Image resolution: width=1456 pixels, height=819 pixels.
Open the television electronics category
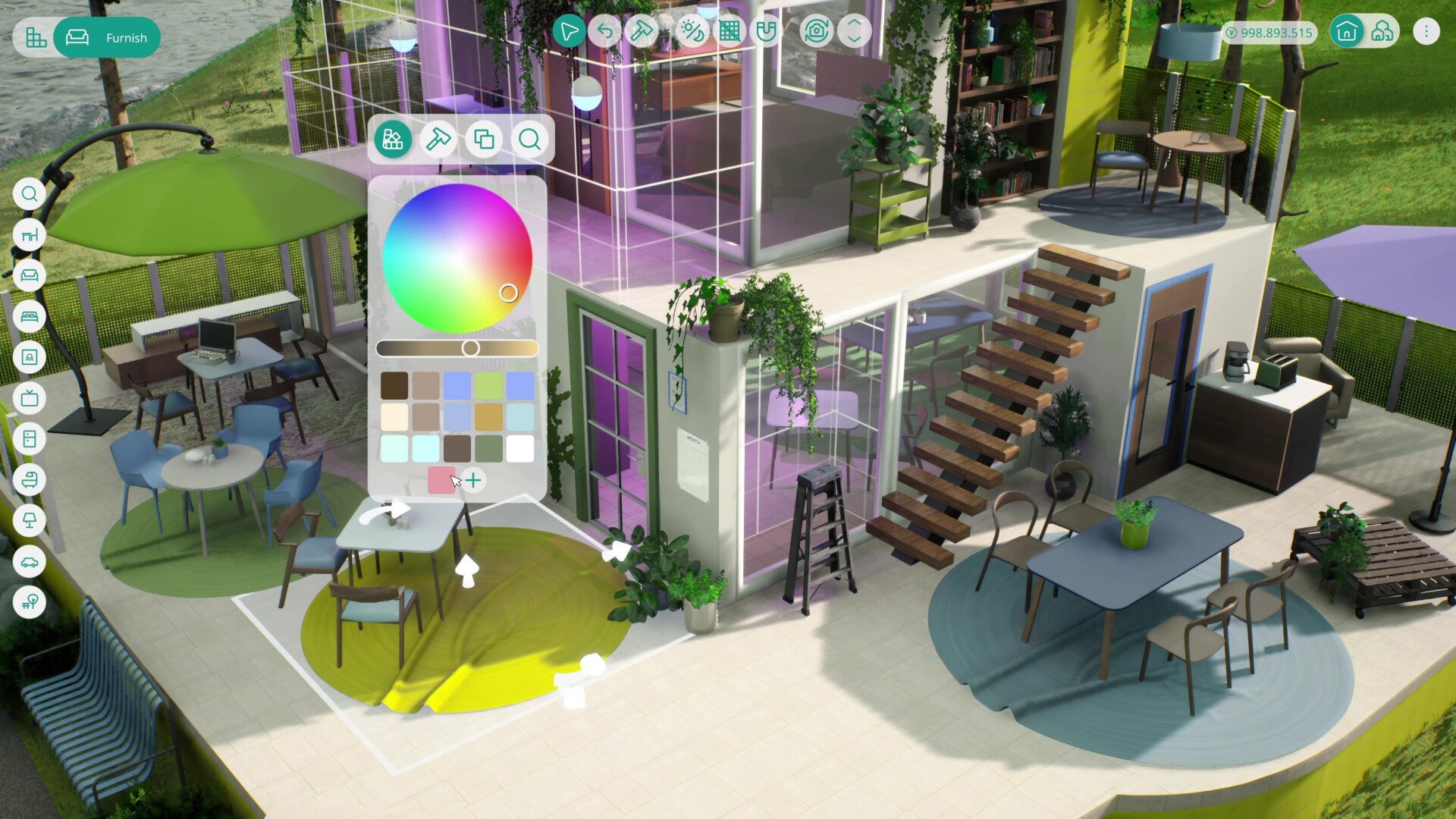pyautogui.click(x=30, y=398)
